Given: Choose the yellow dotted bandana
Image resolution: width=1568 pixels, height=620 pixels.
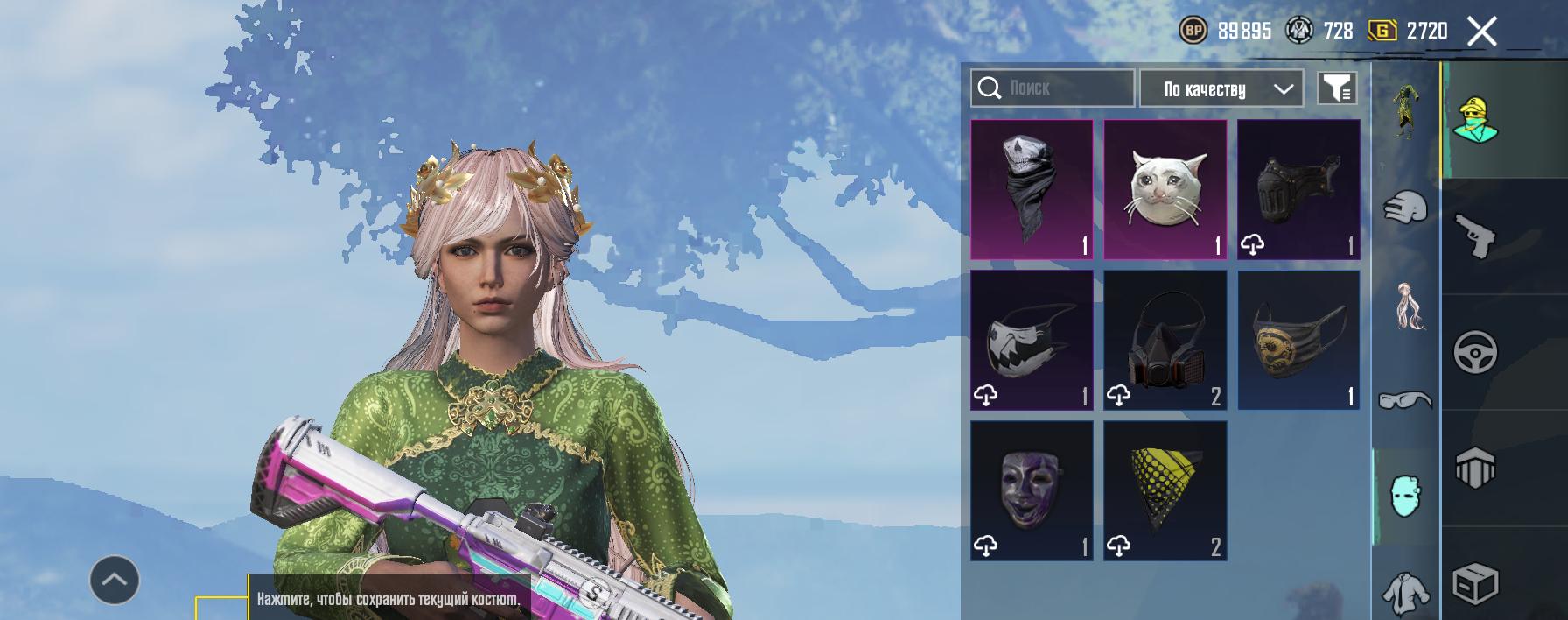Looking at the screenshot, I should (x=1165, y=490).
